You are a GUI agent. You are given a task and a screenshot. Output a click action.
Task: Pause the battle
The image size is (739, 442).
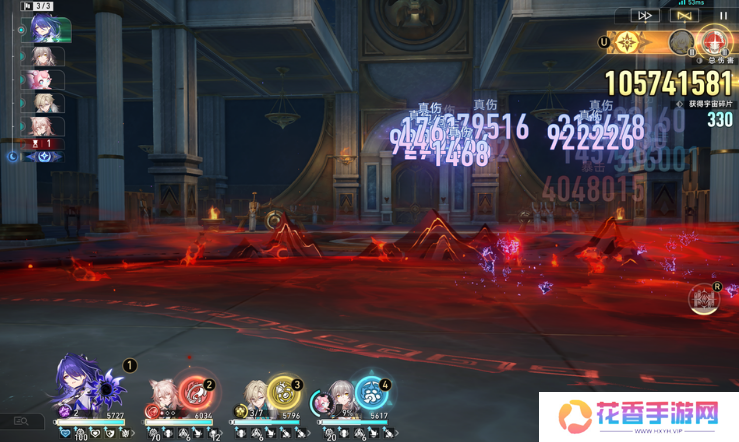(724, 15)
